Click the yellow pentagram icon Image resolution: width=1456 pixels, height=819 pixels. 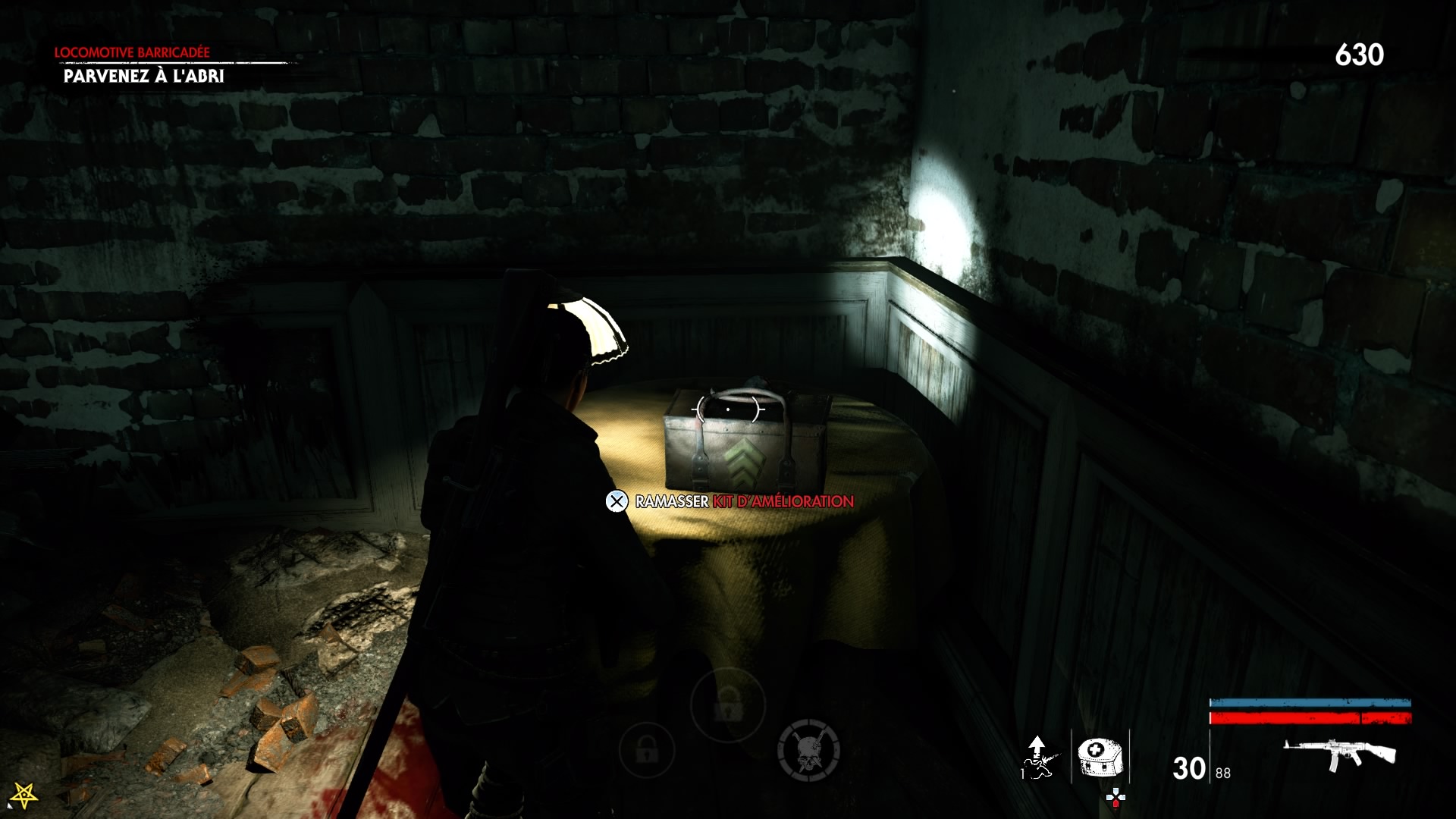(x=24, y=795)
